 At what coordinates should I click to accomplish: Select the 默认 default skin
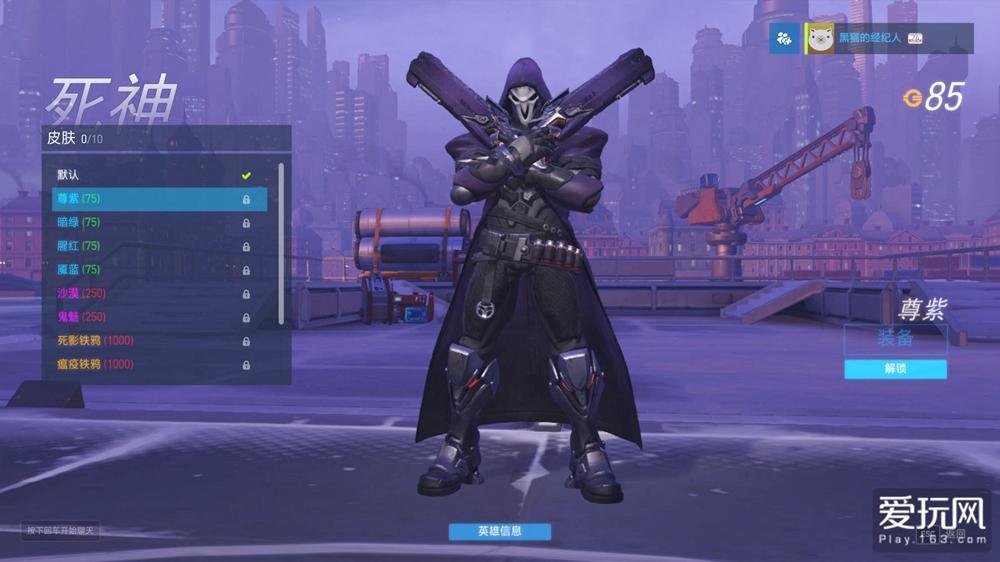150,175
